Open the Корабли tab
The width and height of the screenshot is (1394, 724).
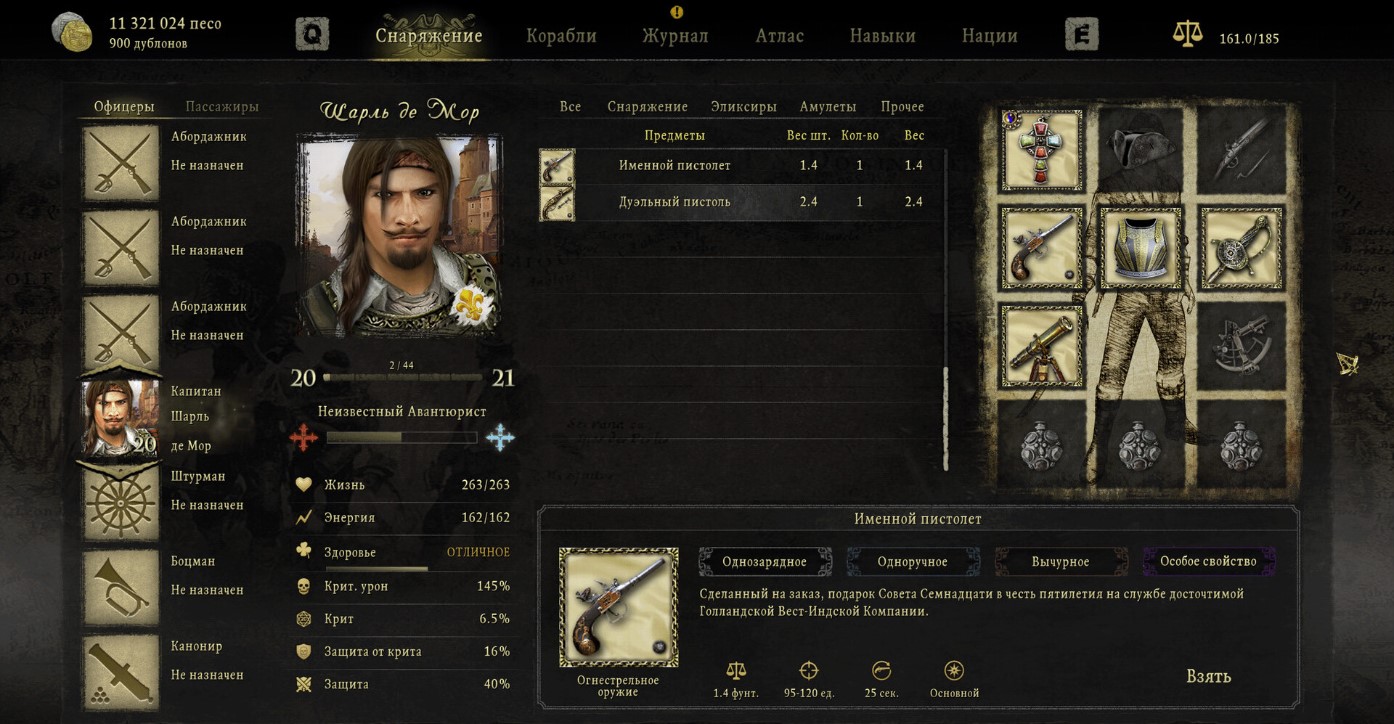[561, 36]
